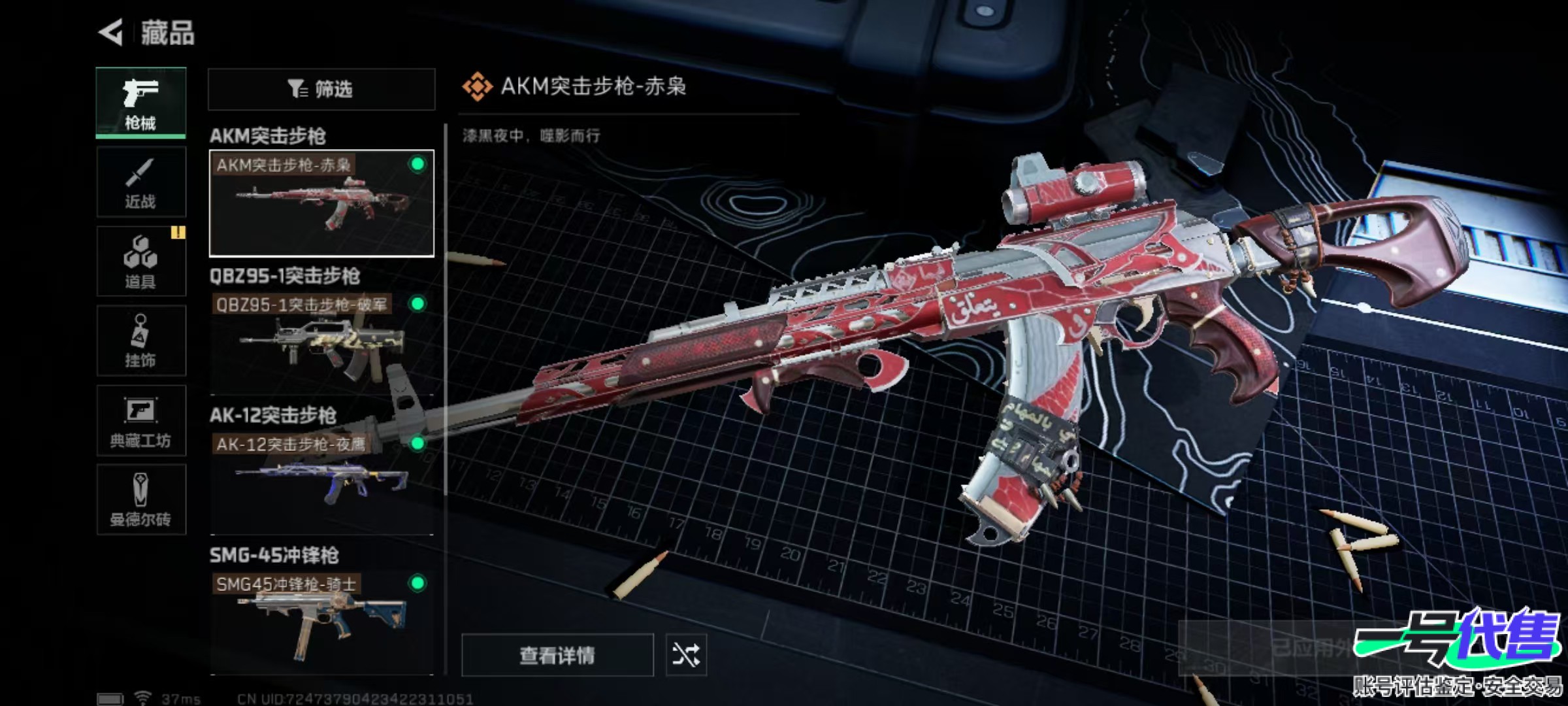1568x706 pixels.
Task: Select the SMG45冲锋枪-骑士 skin card
Action: tap(321, 622)
